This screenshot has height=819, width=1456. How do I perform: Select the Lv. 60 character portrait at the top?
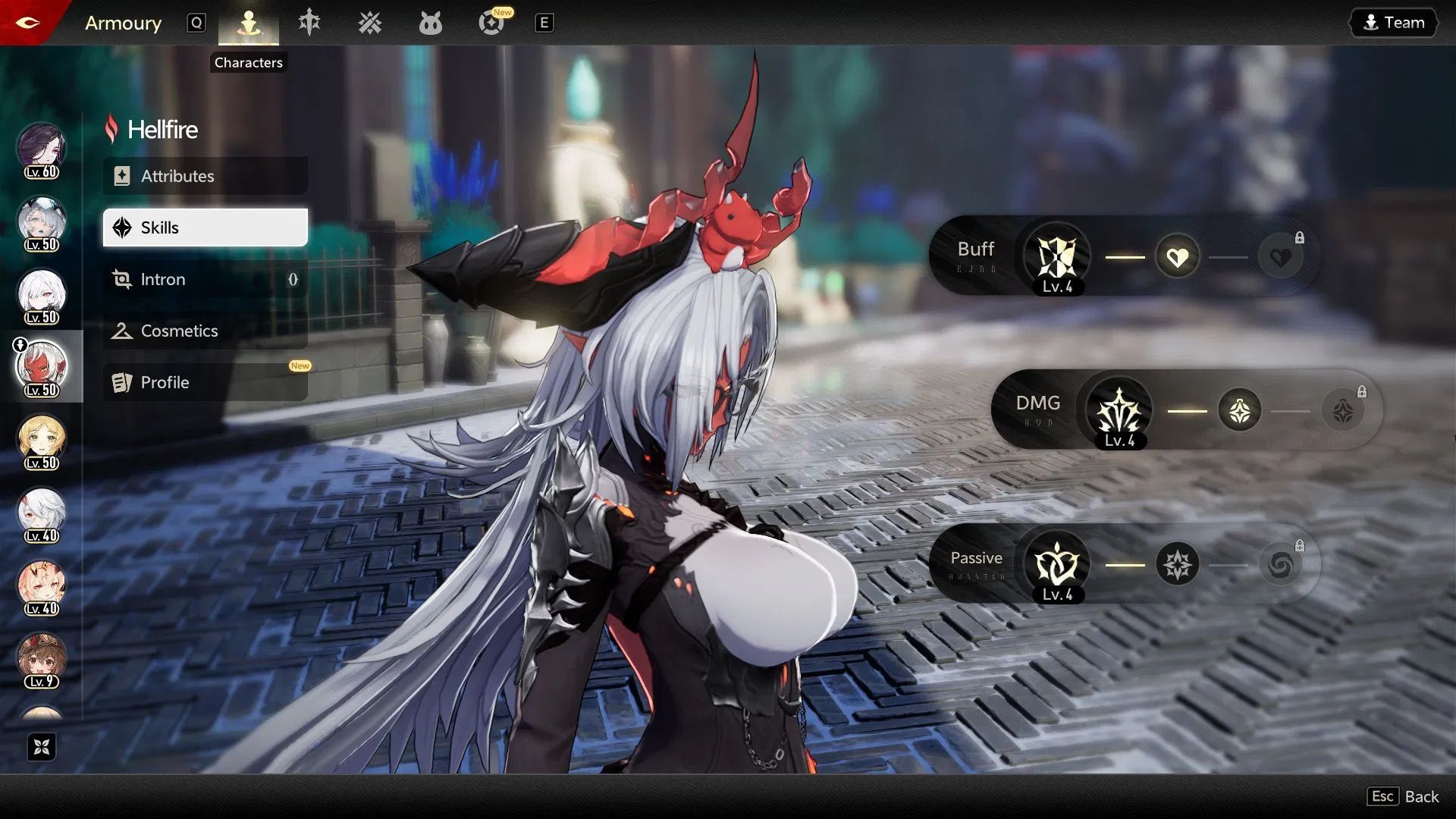tap(42, 149)
